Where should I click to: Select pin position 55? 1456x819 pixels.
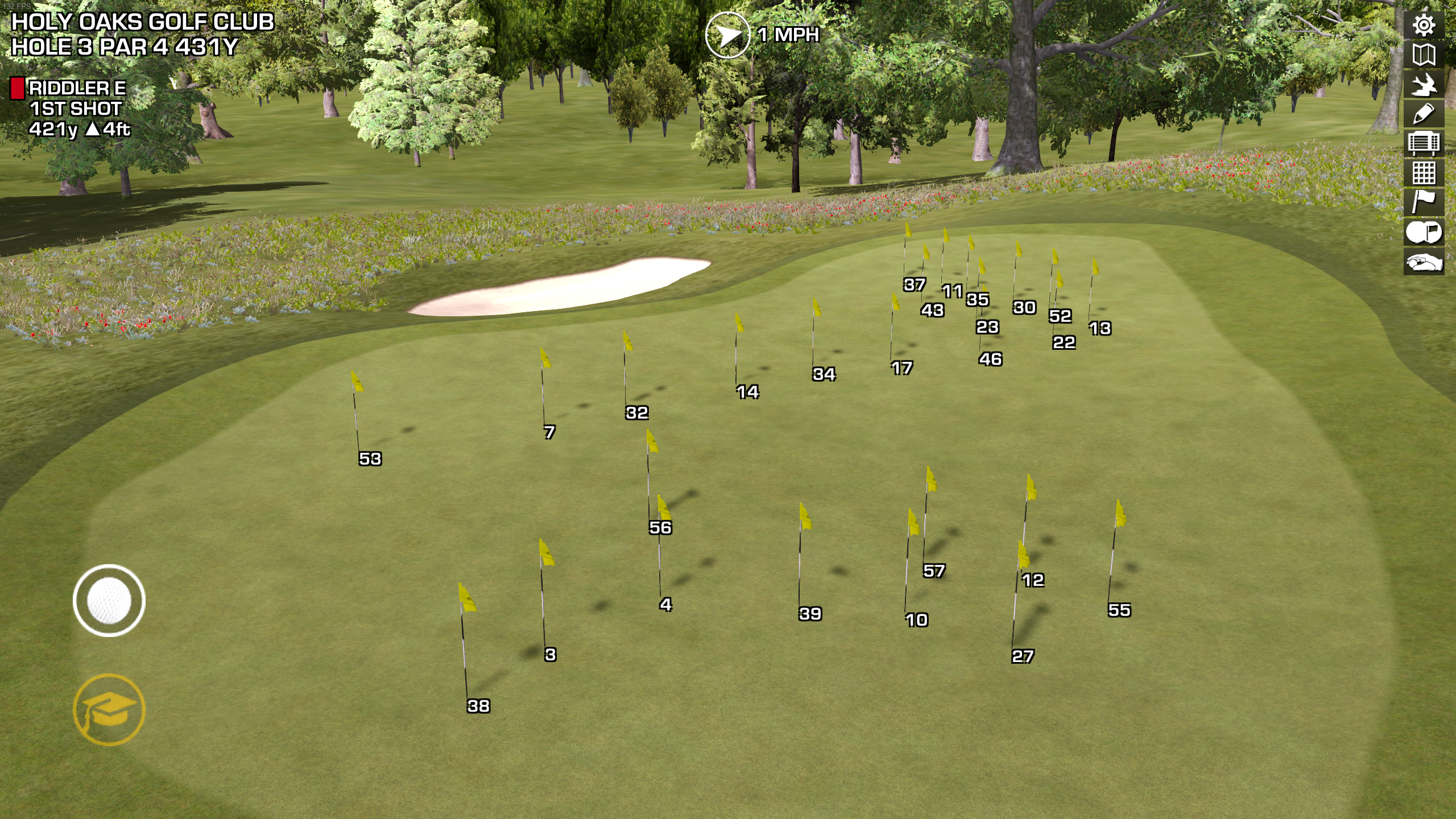(x=1119, y=610)
